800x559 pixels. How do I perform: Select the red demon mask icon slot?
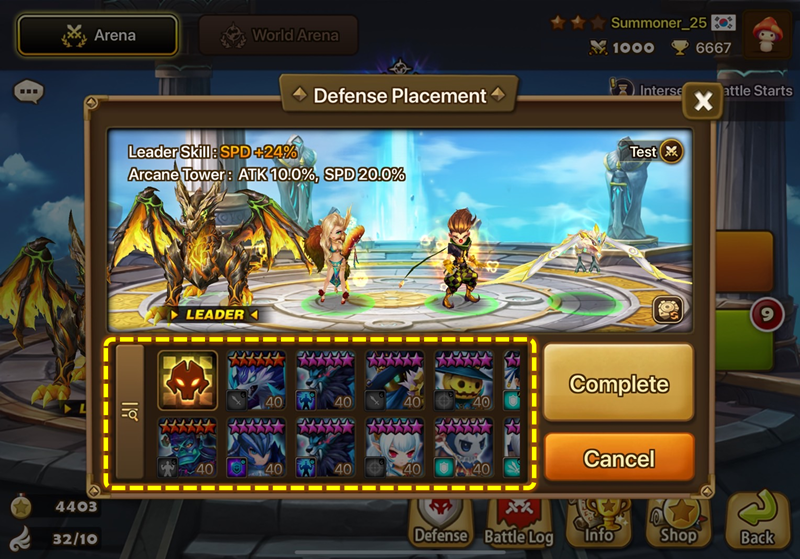pyautogui.click(x=187, y=381)
